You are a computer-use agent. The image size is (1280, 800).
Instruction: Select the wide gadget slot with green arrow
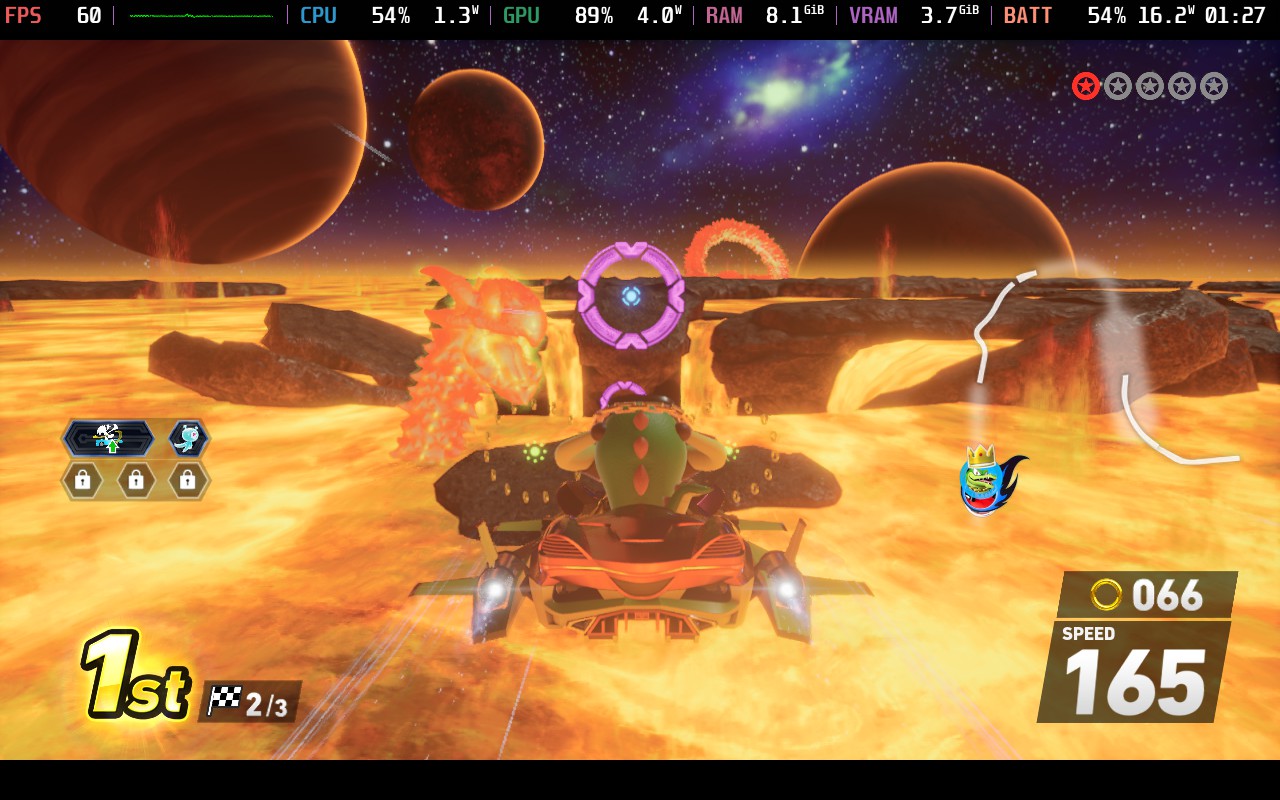[108, 438]
